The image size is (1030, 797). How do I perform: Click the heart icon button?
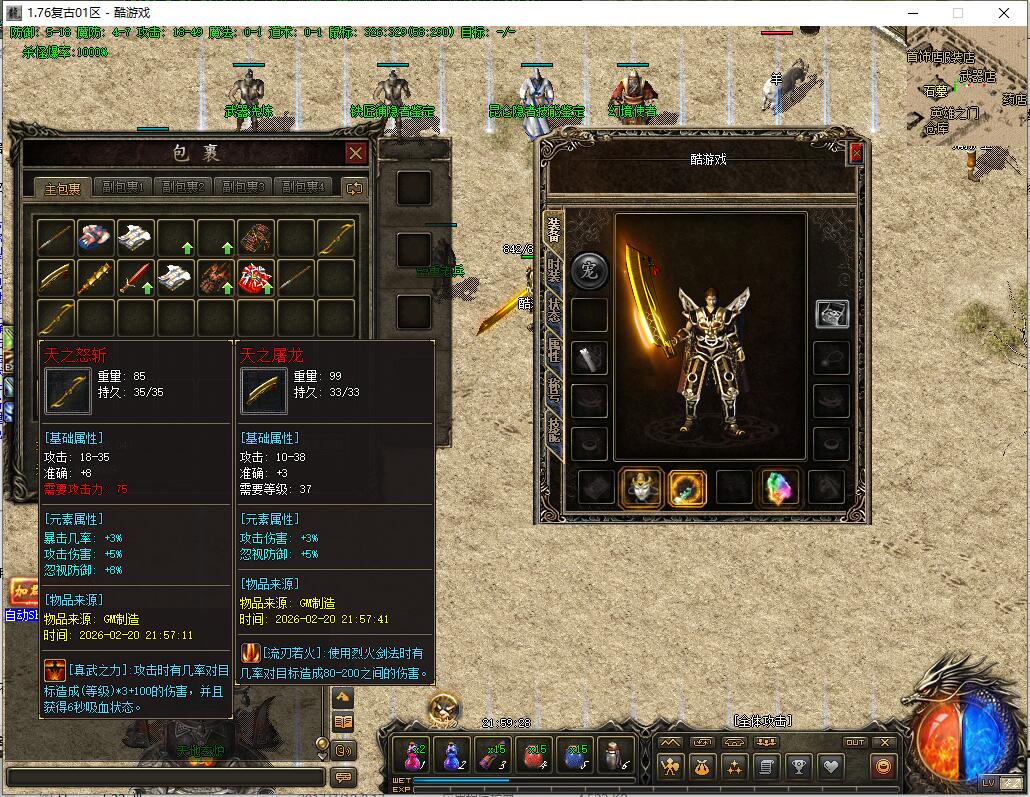pos(832,767)
